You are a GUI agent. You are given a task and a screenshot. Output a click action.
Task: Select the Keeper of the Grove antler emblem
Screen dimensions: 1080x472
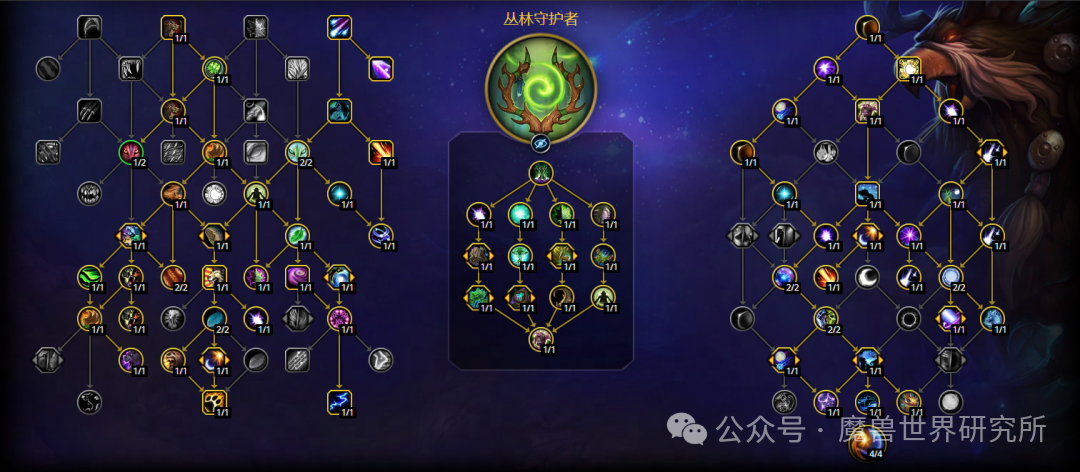[x=540, y=83]
